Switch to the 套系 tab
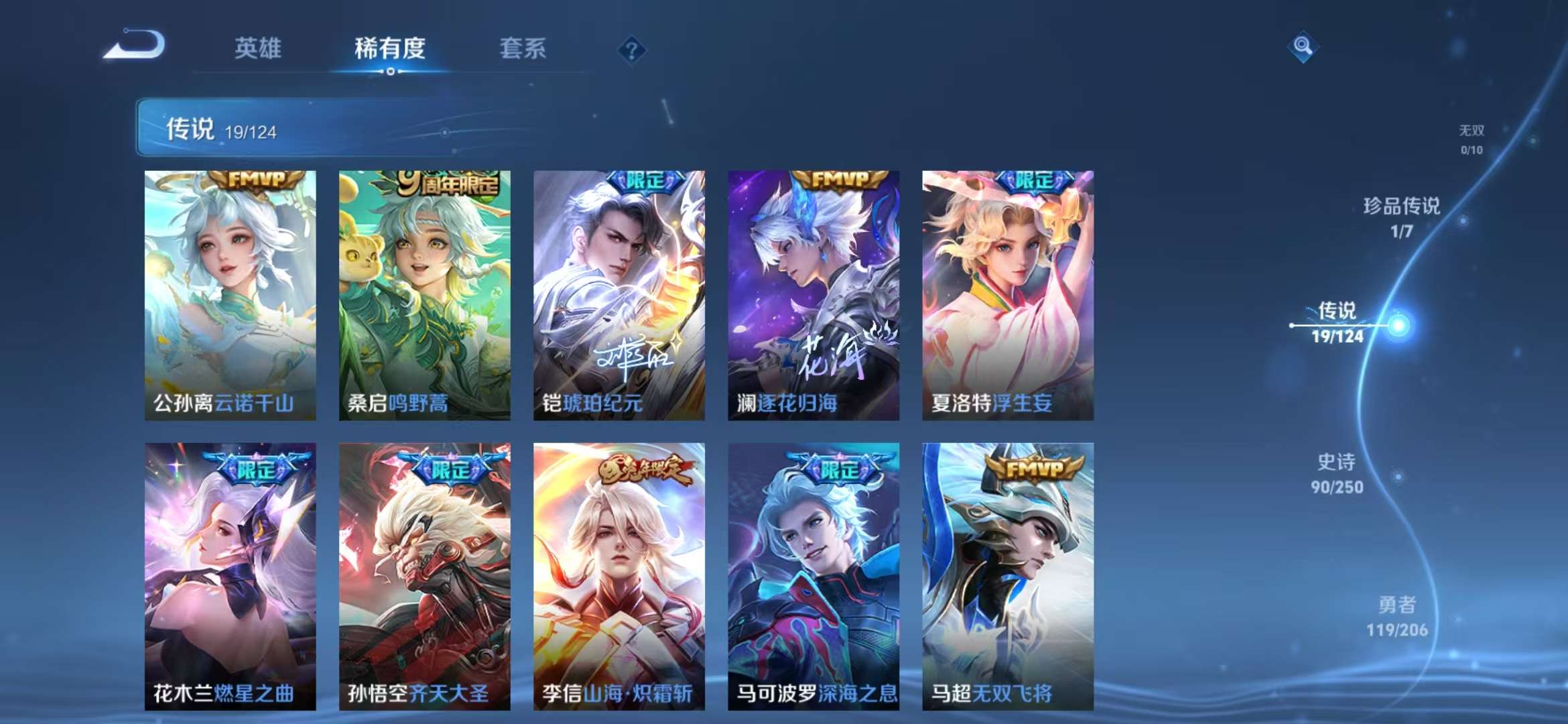This screenshot has width=1568, height=724. pos(521,48)
